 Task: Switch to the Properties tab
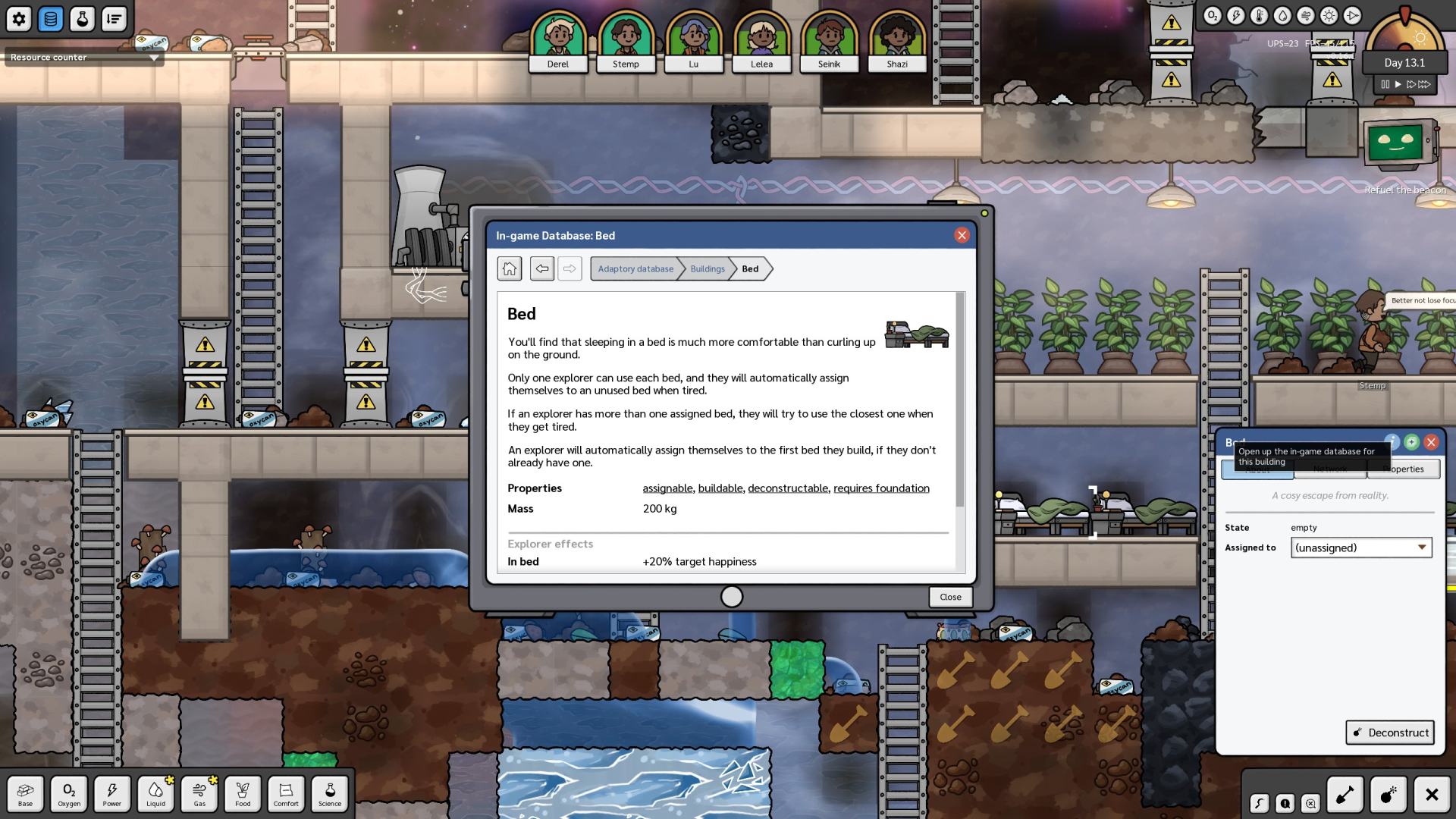[1403, 469]
